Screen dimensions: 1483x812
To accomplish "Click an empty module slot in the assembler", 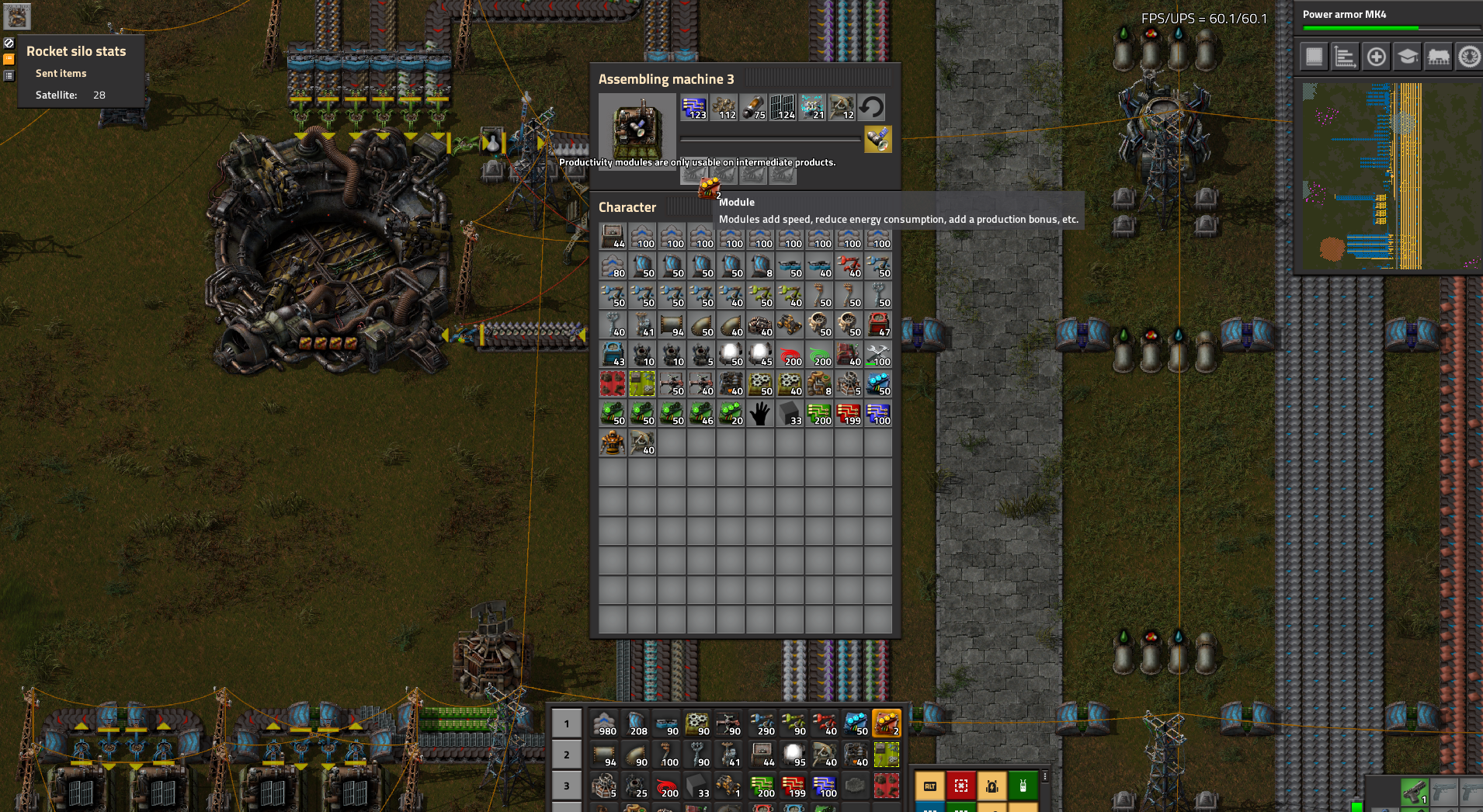I will point(783,174).
